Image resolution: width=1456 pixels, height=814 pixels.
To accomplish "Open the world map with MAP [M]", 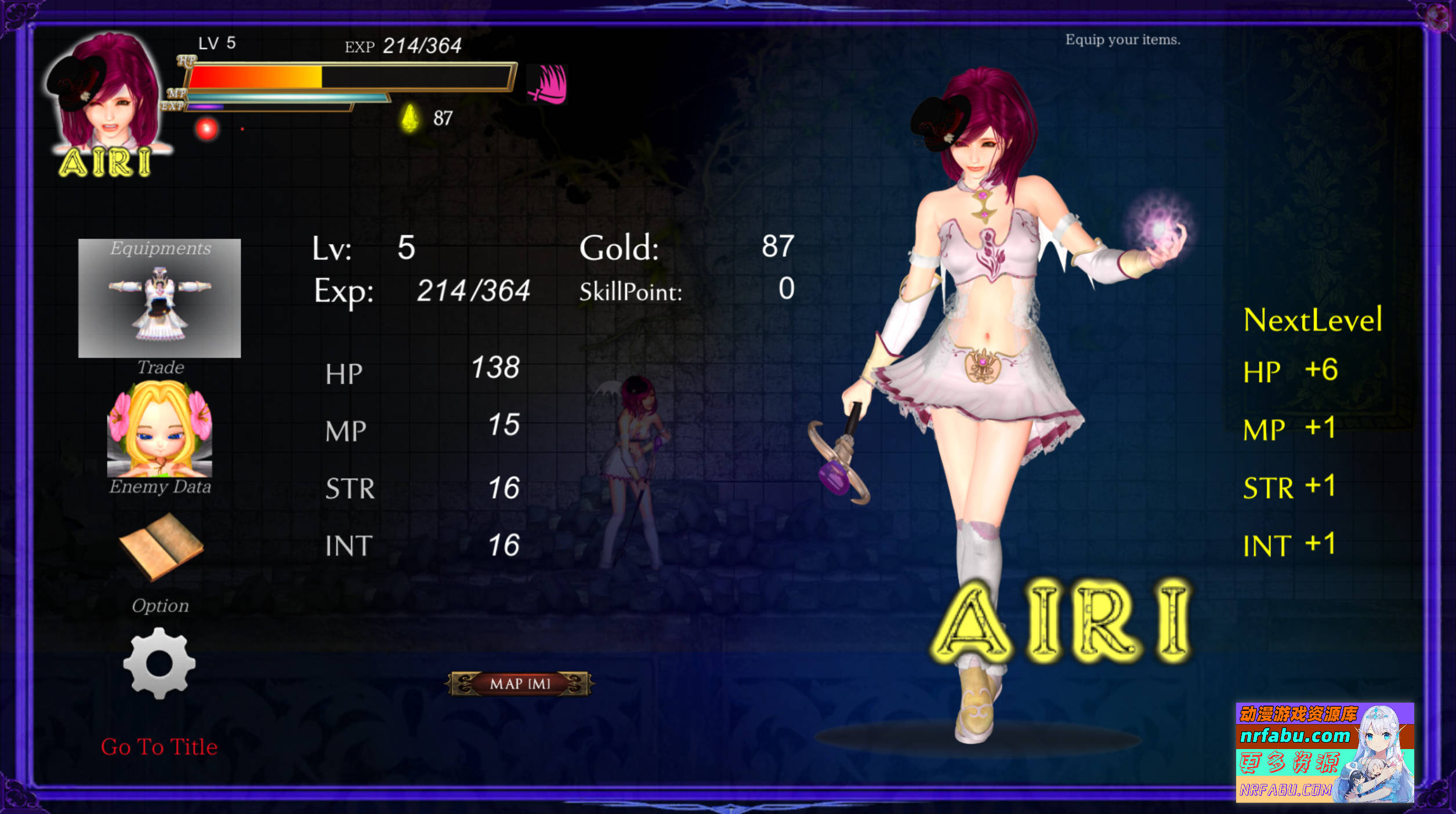I will (519, 684).
